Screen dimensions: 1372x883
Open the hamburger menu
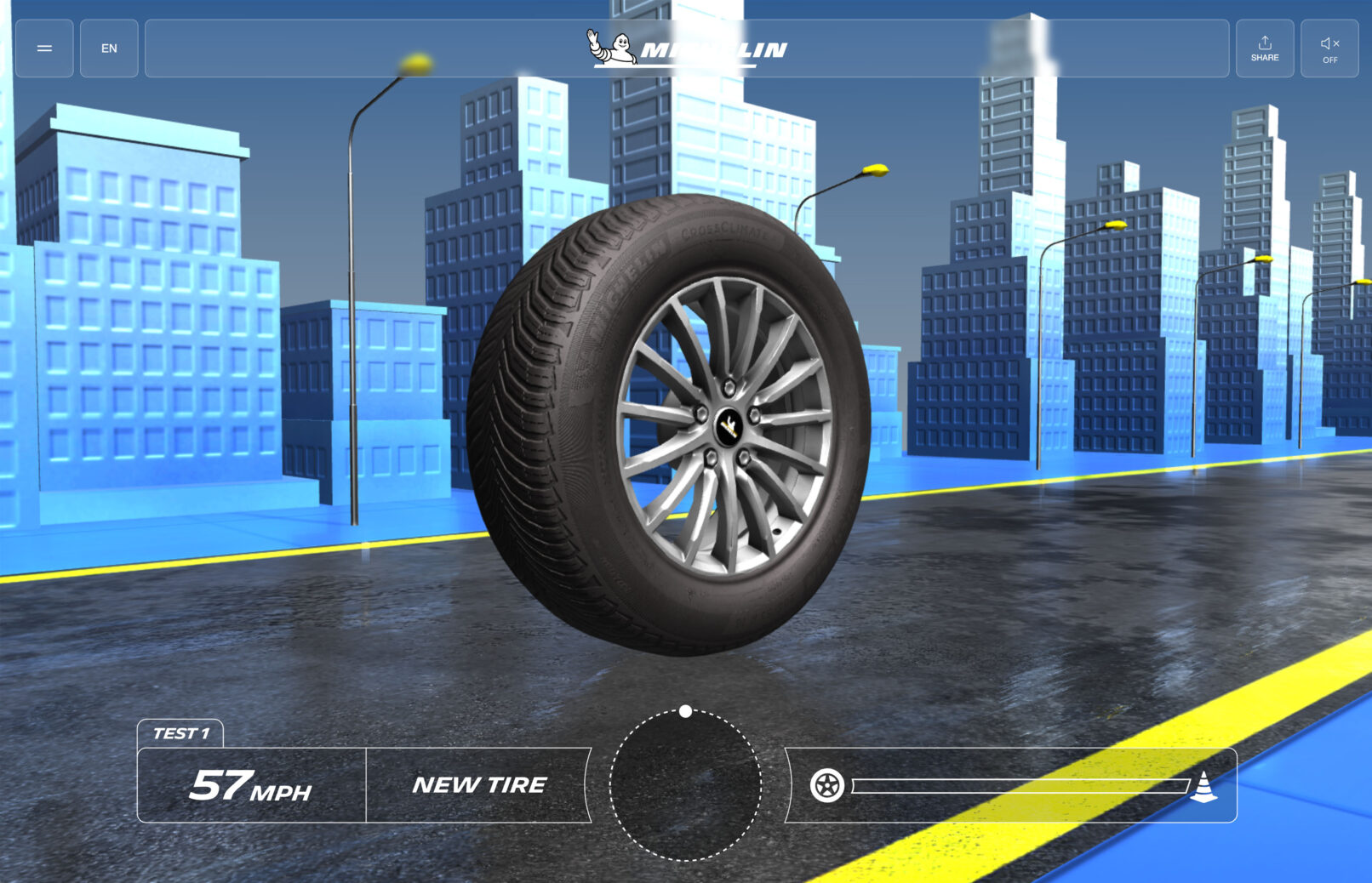tap(44, 48)
